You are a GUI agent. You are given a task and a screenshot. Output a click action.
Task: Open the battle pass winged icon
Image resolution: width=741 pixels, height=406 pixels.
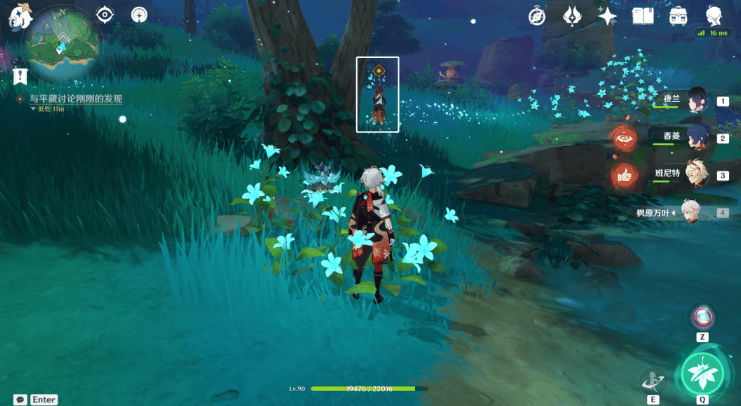[x=573, y=15]
